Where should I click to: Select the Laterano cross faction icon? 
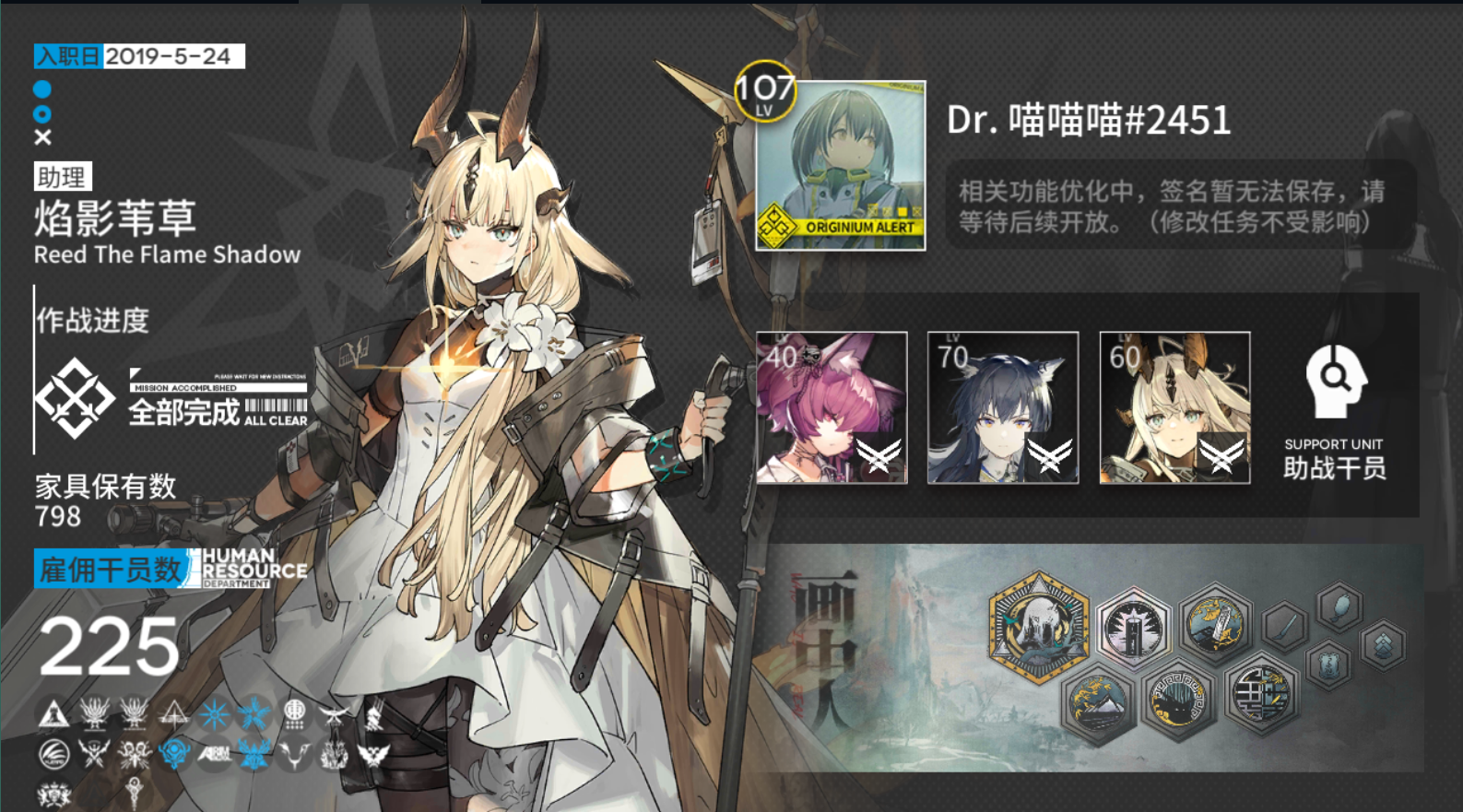point(174,712)
